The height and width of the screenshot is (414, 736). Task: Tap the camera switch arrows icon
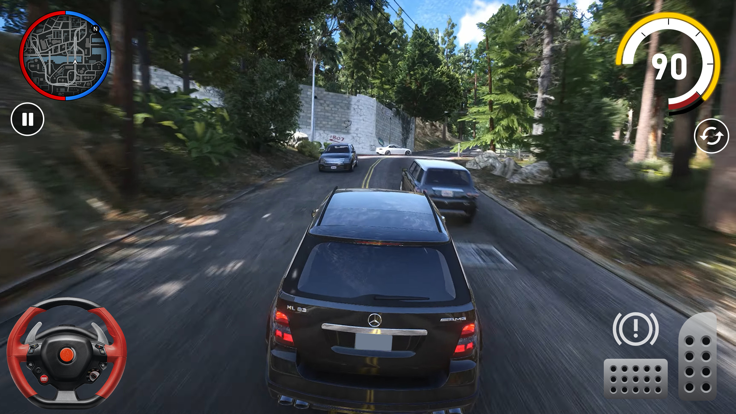(711, 136)
